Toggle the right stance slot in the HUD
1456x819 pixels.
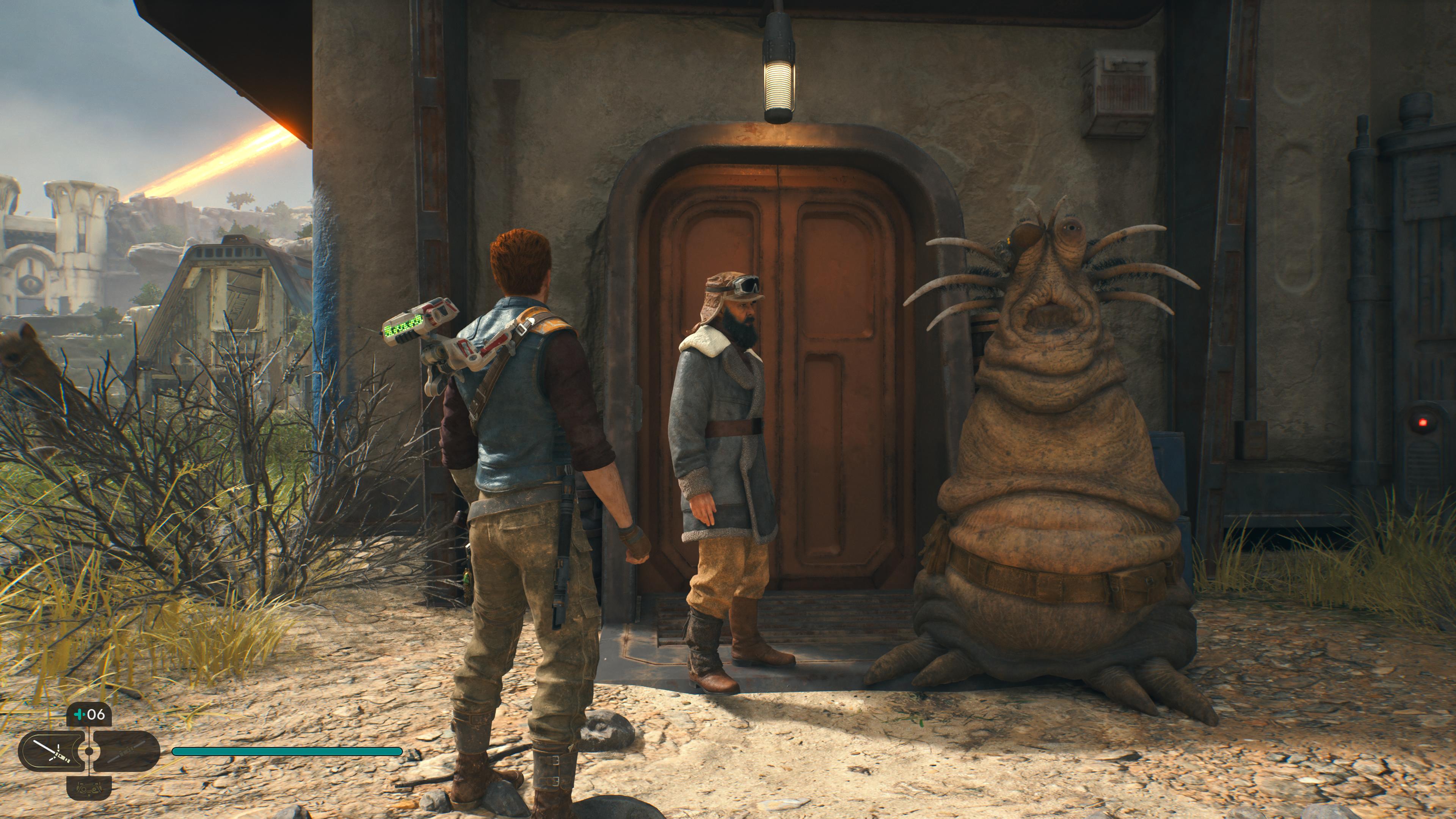pyautogui.click(x=127, y=753)
